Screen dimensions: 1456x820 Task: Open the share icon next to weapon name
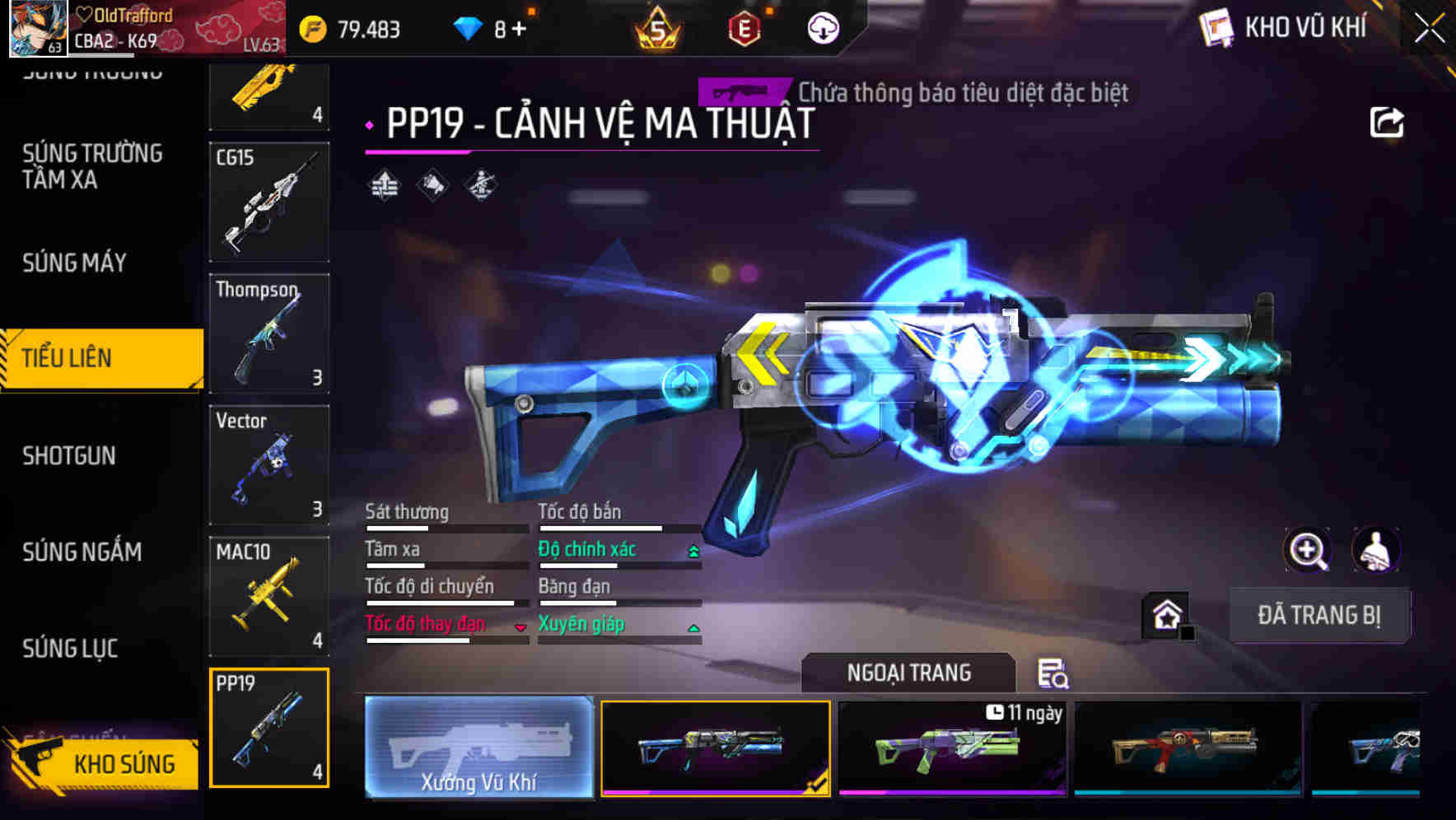1388,122
